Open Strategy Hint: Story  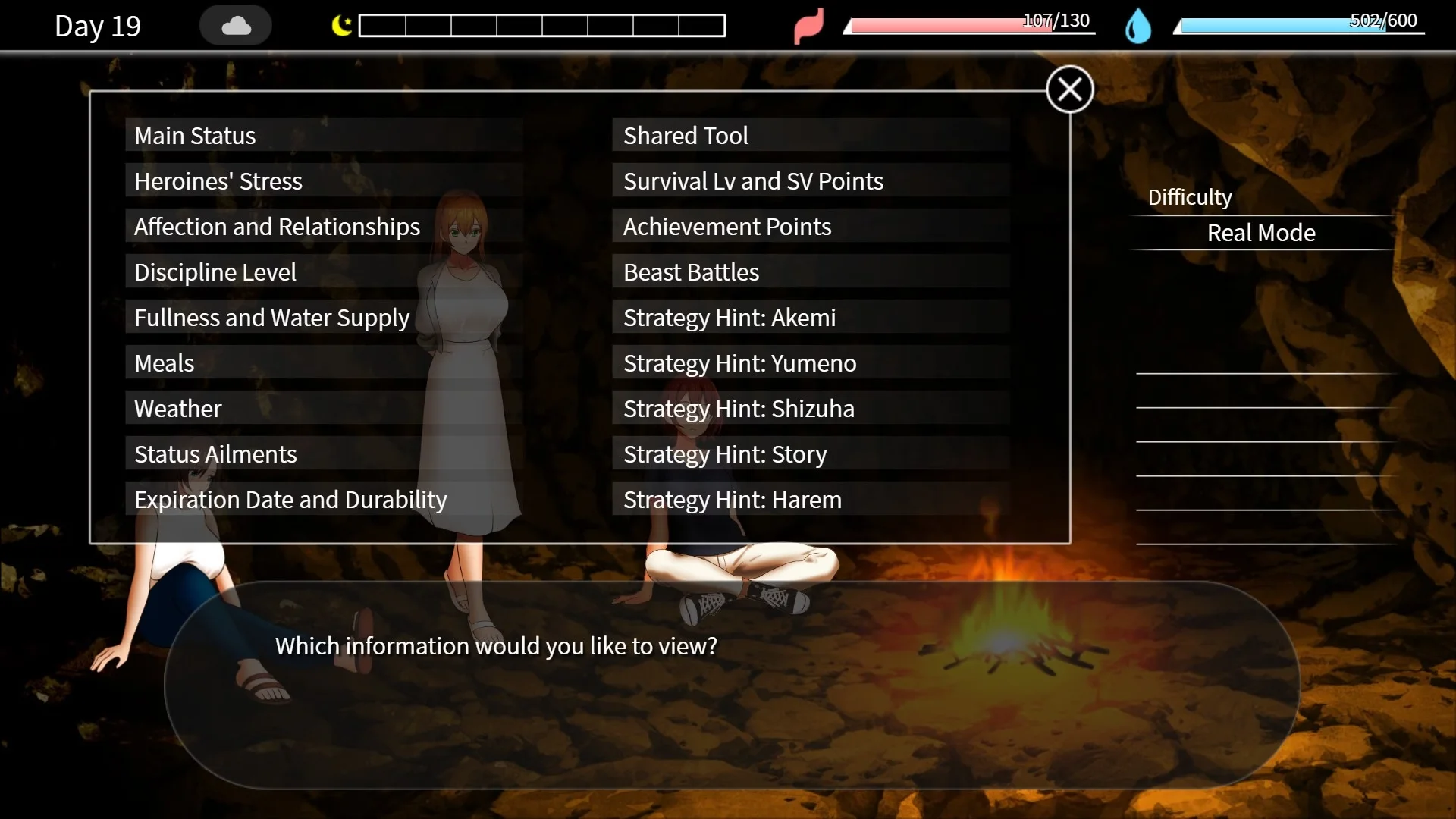810,454
